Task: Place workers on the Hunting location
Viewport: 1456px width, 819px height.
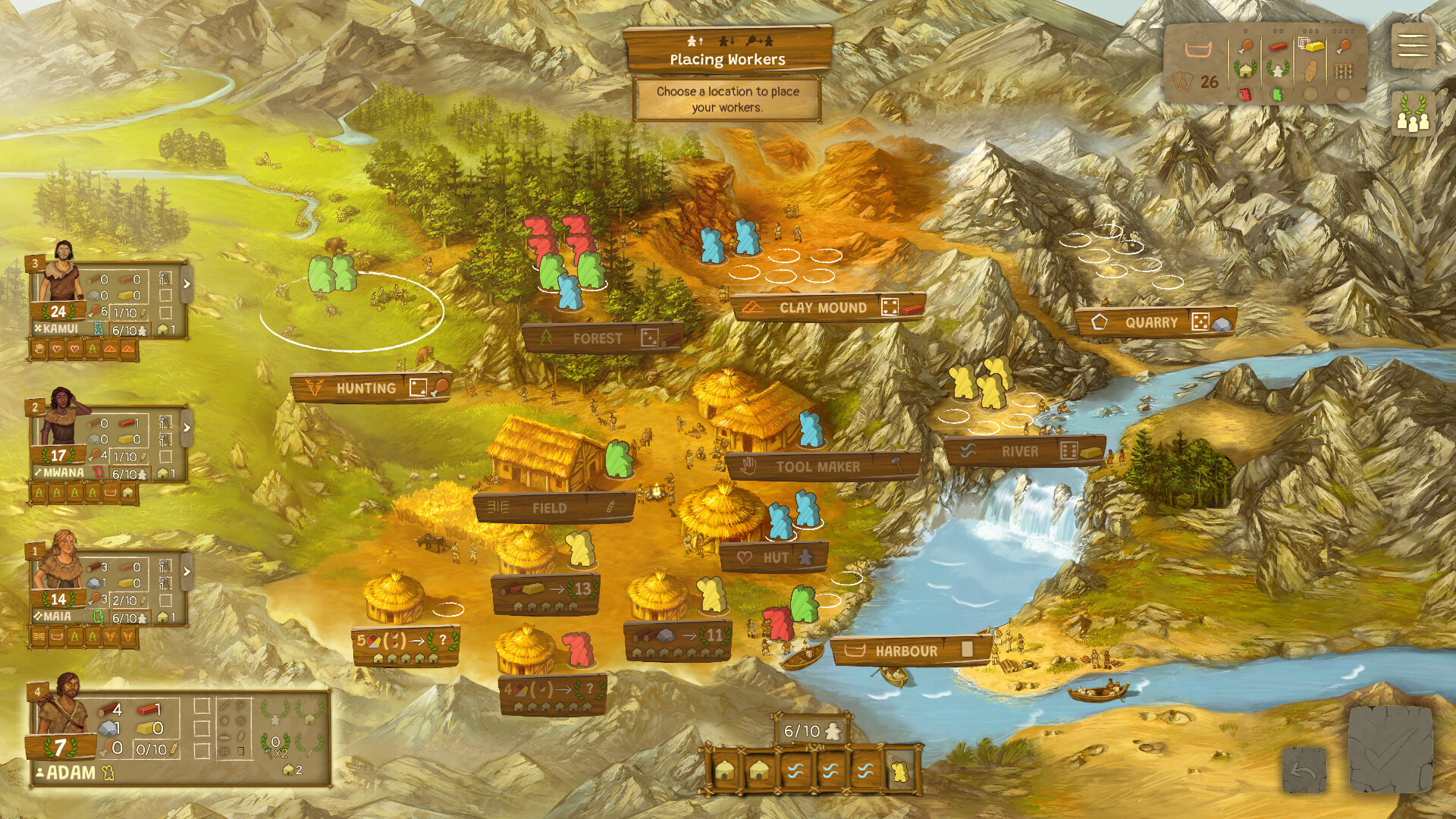Action: (x=372, y=388)
